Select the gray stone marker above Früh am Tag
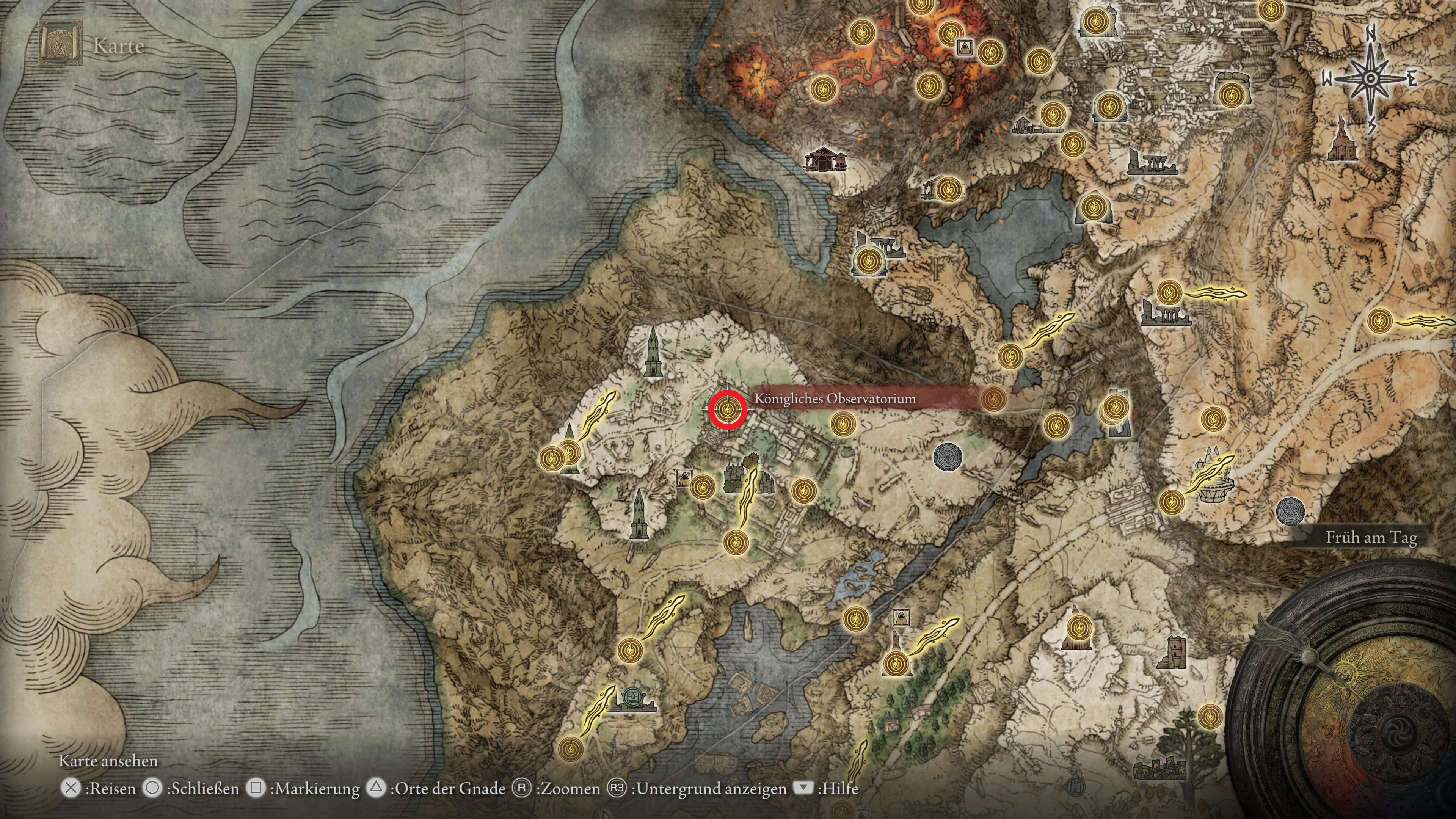1456x819 pixels. tap(1289, 511)
